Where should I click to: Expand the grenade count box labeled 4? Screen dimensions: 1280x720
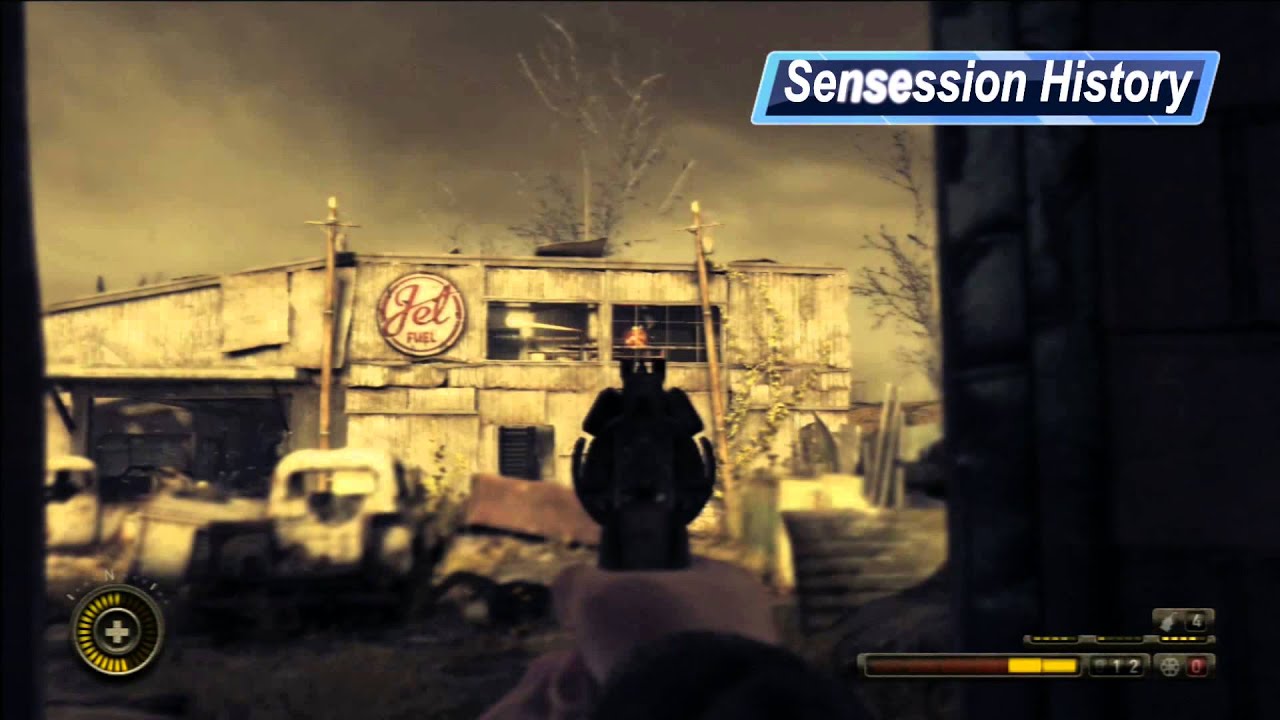(x=1197, y=622)
